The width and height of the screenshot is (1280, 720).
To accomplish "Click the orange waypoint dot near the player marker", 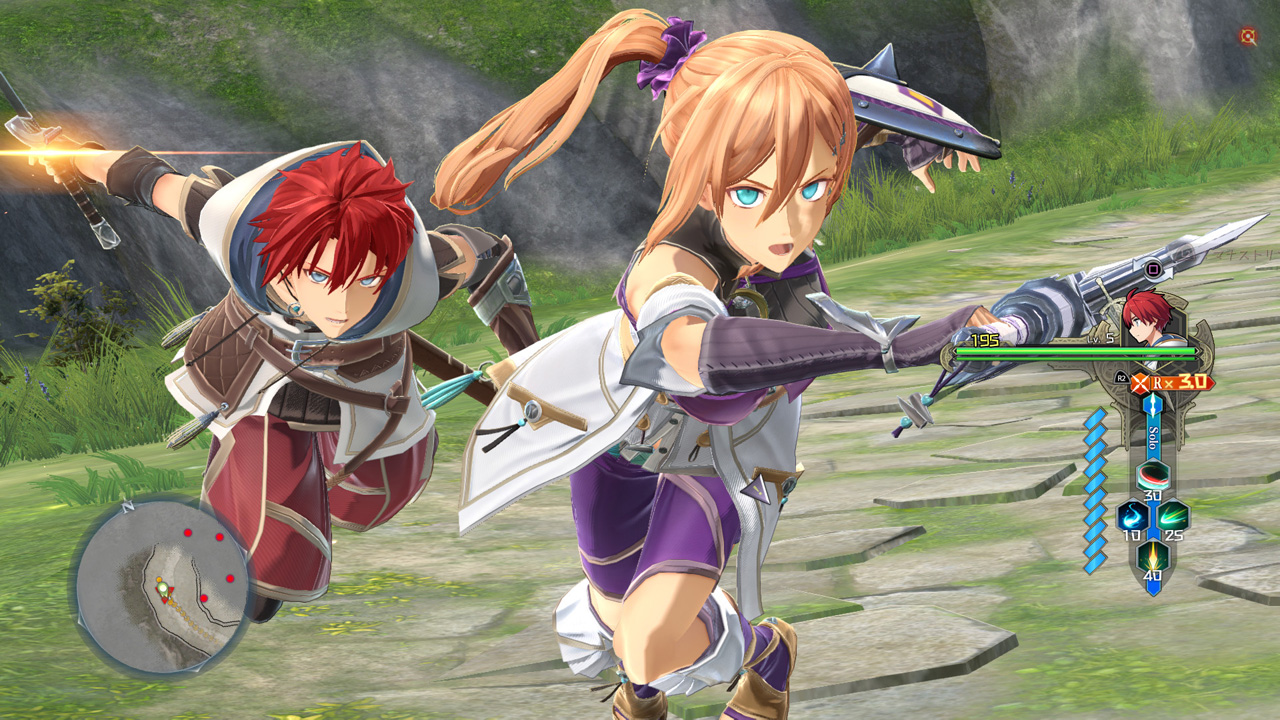I will (x=159, y=579).
